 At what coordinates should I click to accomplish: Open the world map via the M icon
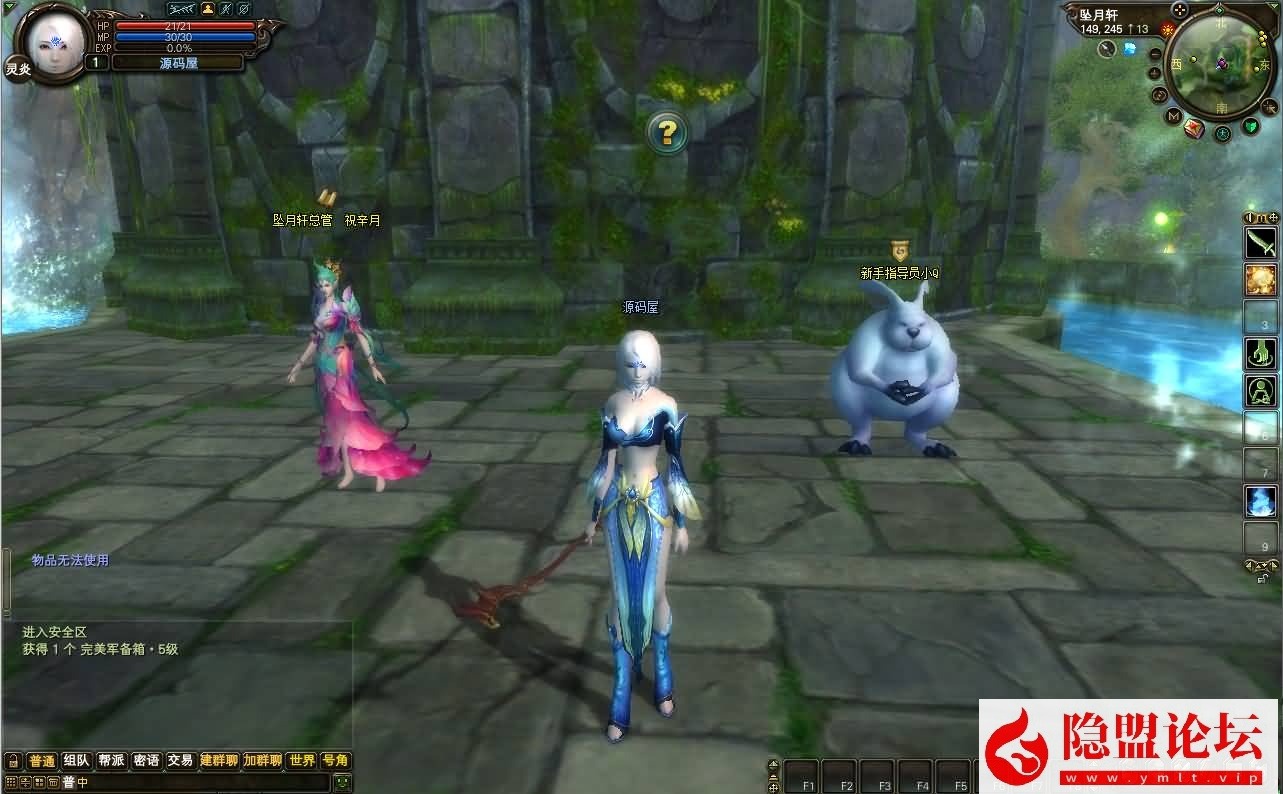click(x=1172, y=116)
